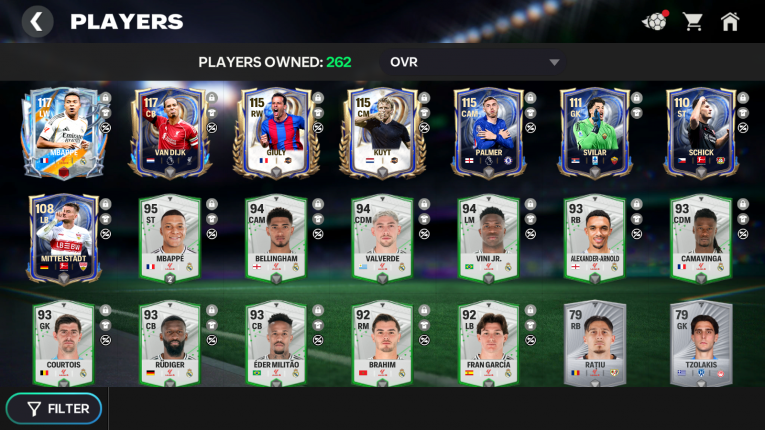Select the Camavinga player card
765x430 pixels.
click(701, 239)
